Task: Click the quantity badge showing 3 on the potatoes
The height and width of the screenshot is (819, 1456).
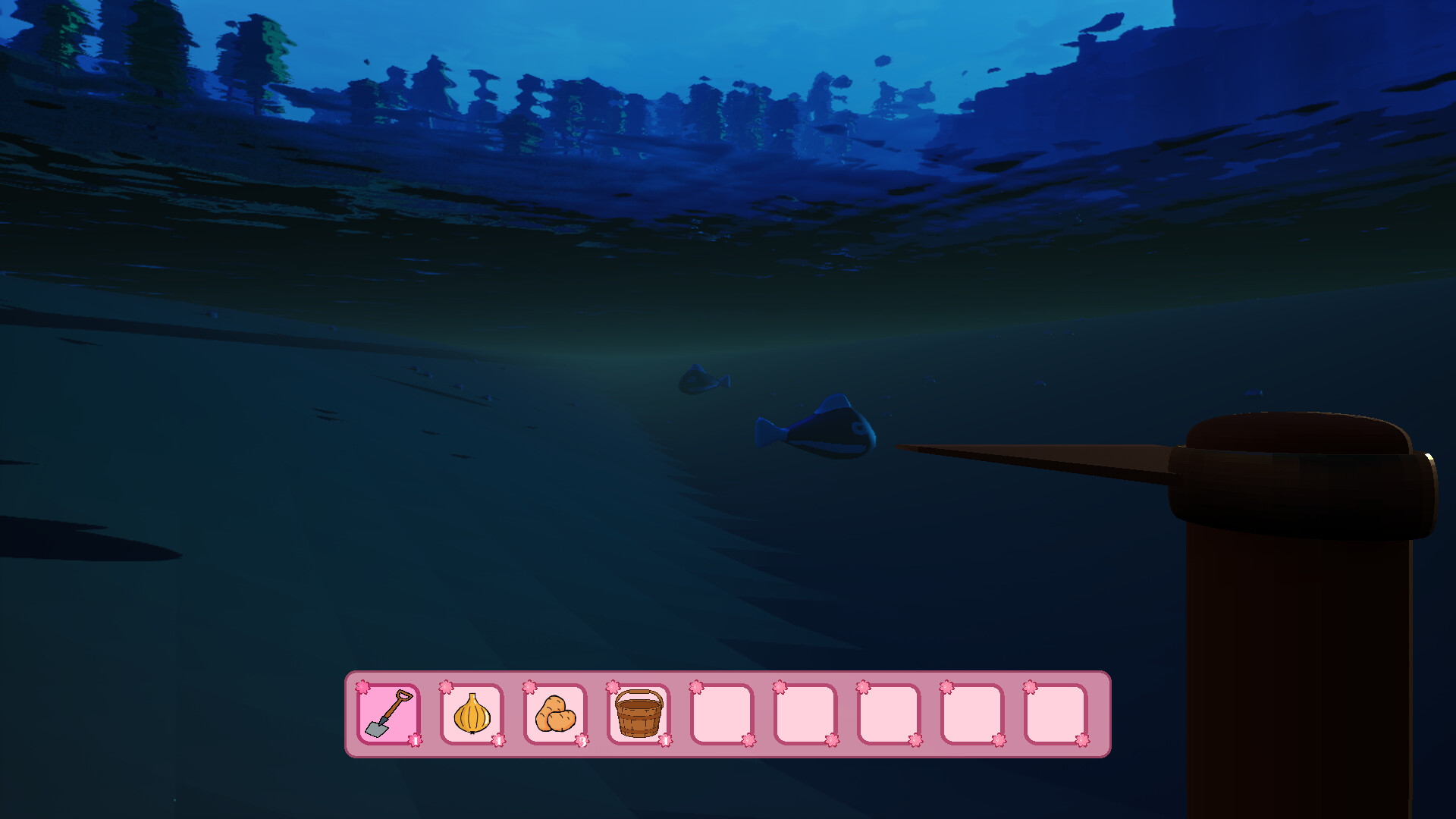Action: (582, 742)
